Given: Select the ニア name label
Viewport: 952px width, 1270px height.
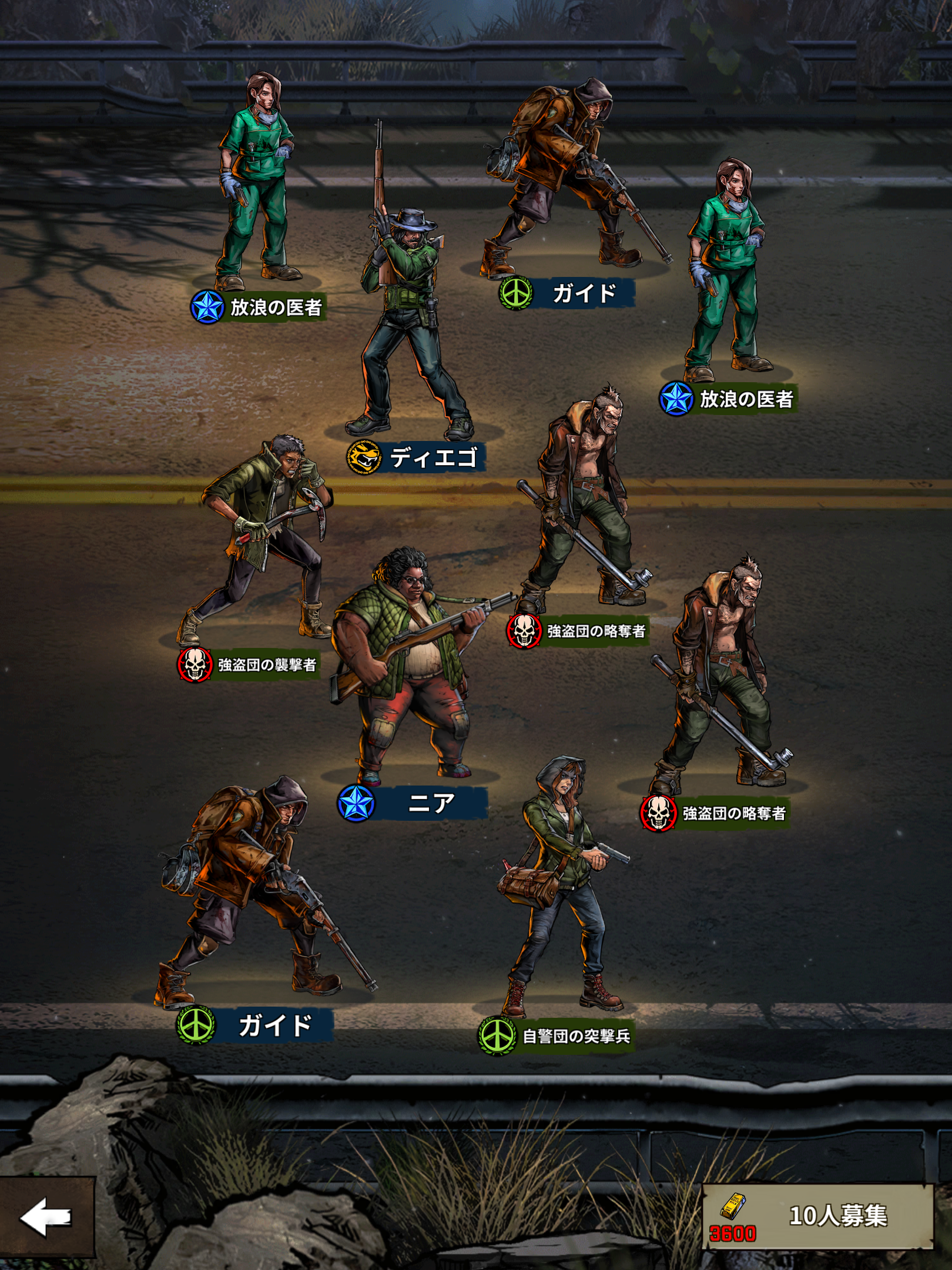Looking at the screenshot, I should tap(430, 803).
